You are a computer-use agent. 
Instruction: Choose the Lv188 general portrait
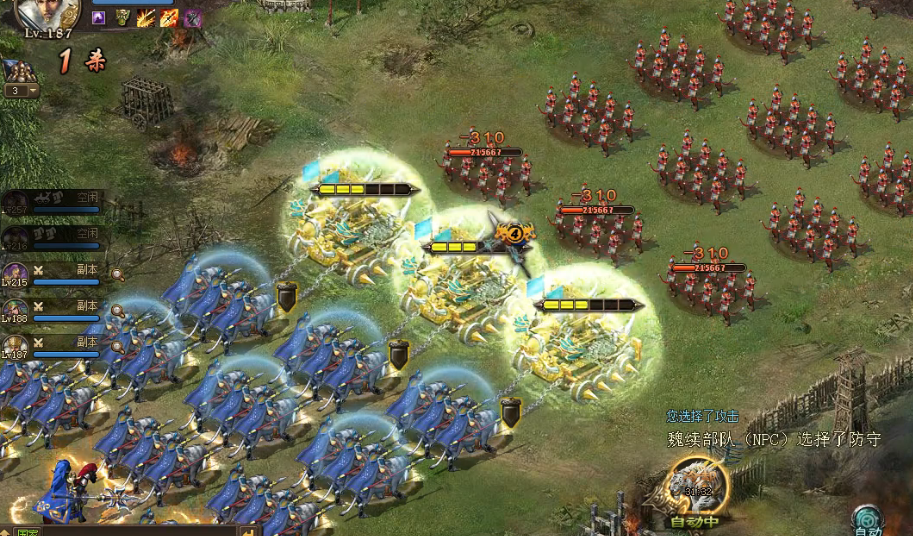pyautogui.click(x=15, y=310)
